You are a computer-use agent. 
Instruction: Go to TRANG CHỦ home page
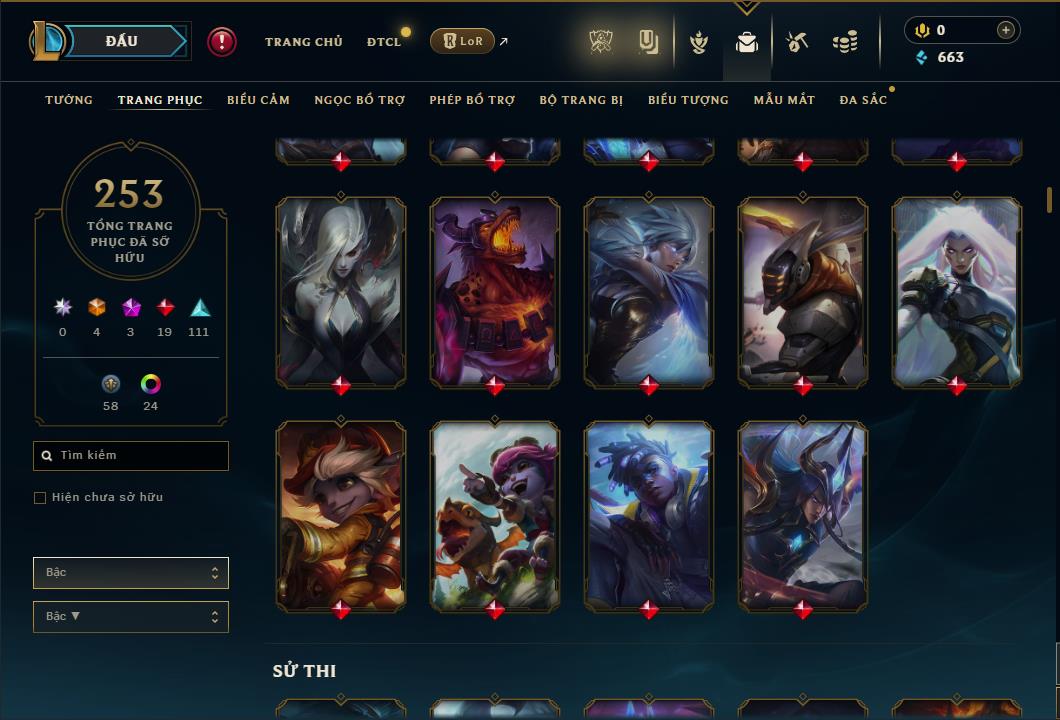click(303, 42)
